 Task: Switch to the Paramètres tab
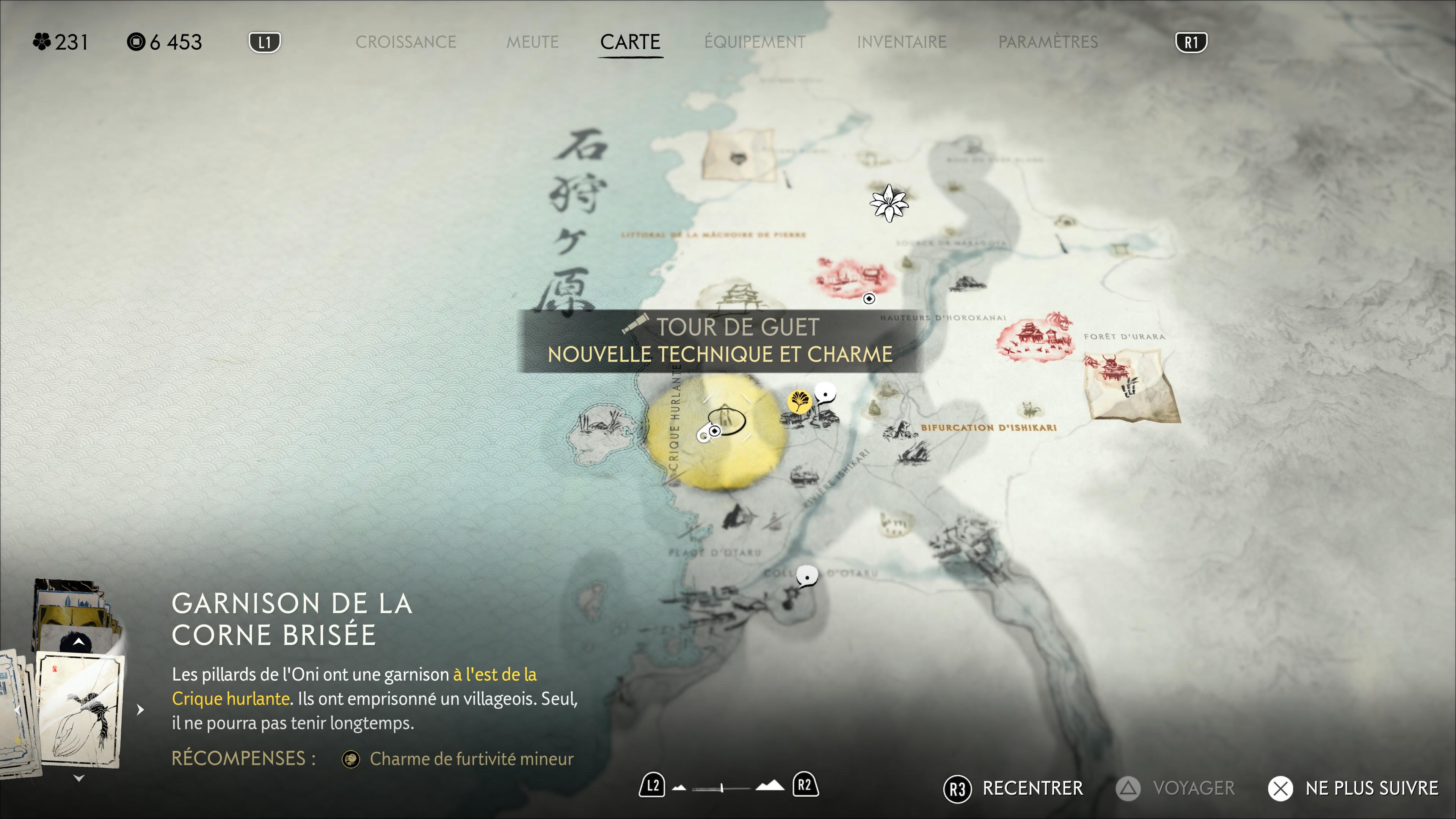[x=1048, y=42]
